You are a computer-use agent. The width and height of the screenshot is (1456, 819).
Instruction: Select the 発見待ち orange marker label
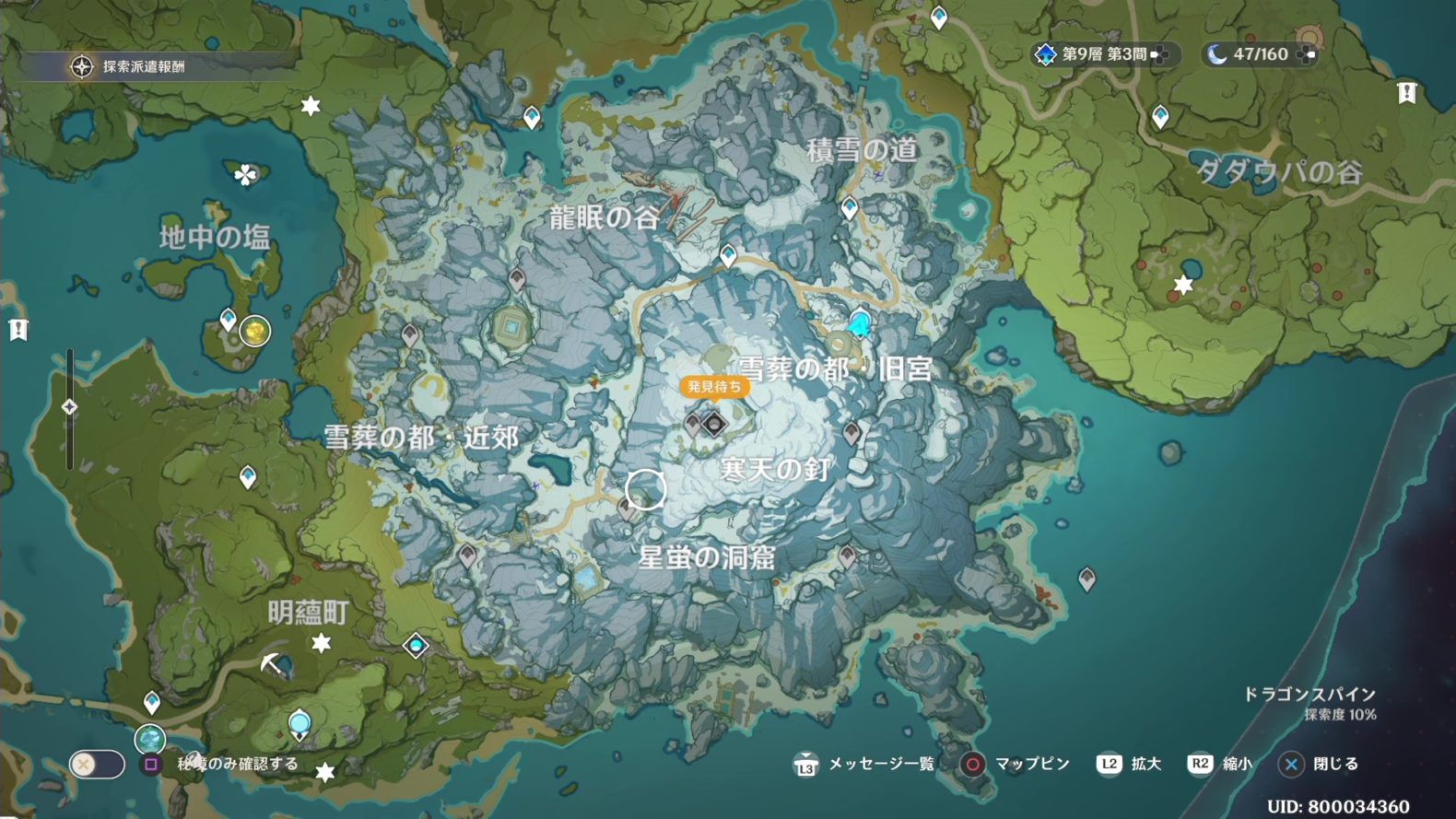(714, 387)
